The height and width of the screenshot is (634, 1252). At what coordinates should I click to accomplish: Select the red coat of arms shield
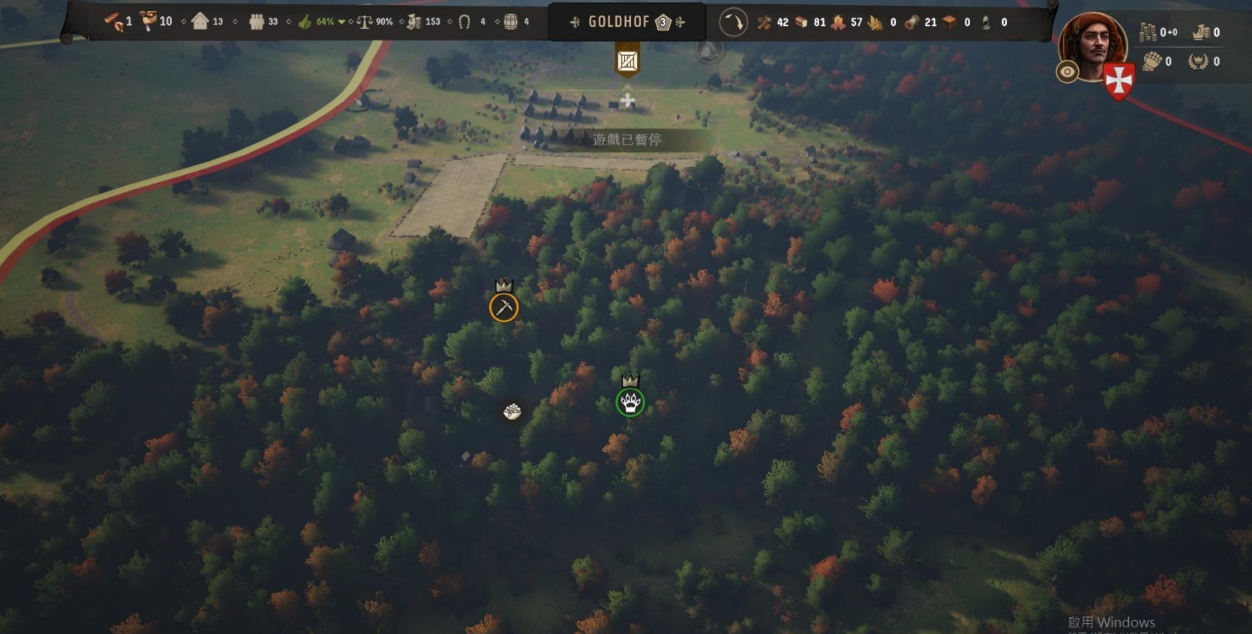[1118, 79]
